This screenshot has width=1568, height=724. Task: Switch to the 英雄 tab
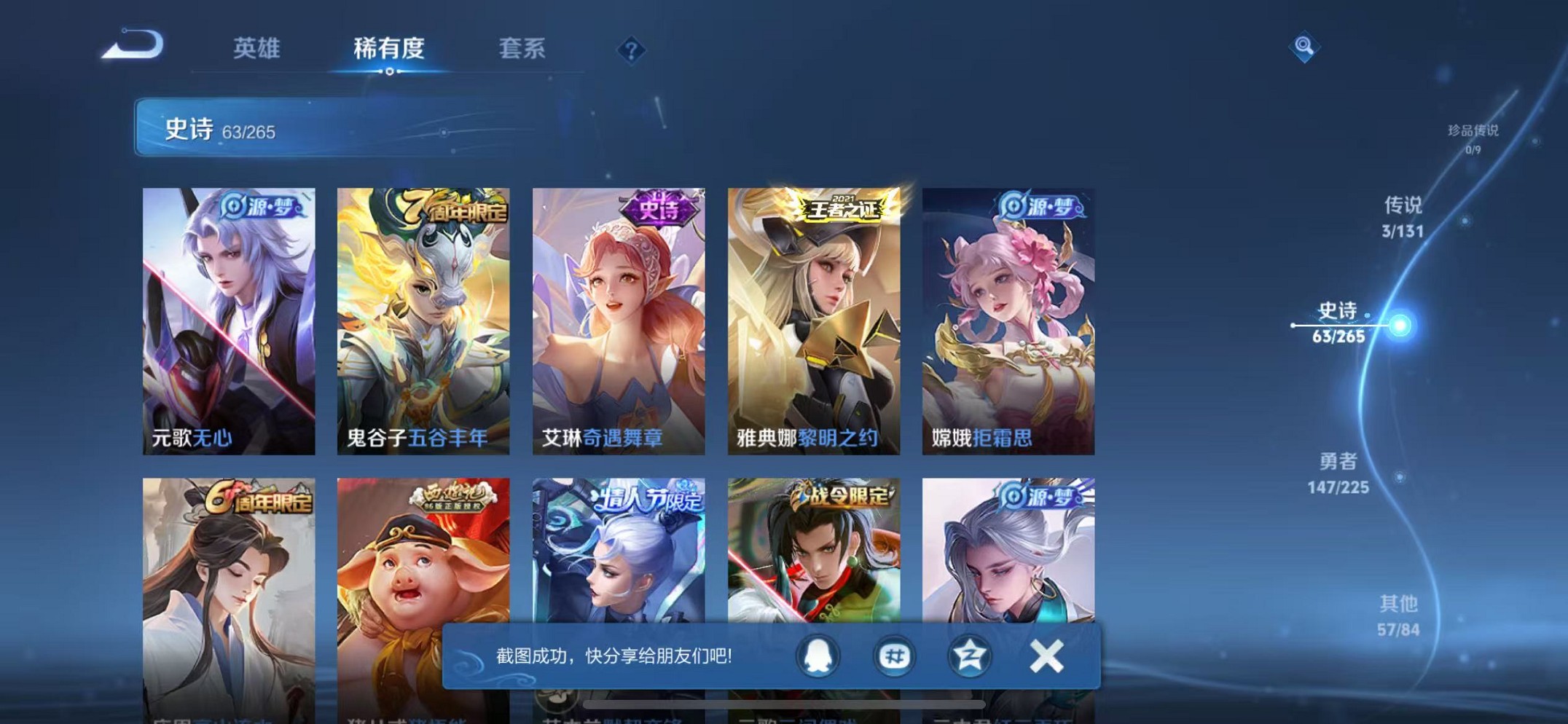click(259, 49)
